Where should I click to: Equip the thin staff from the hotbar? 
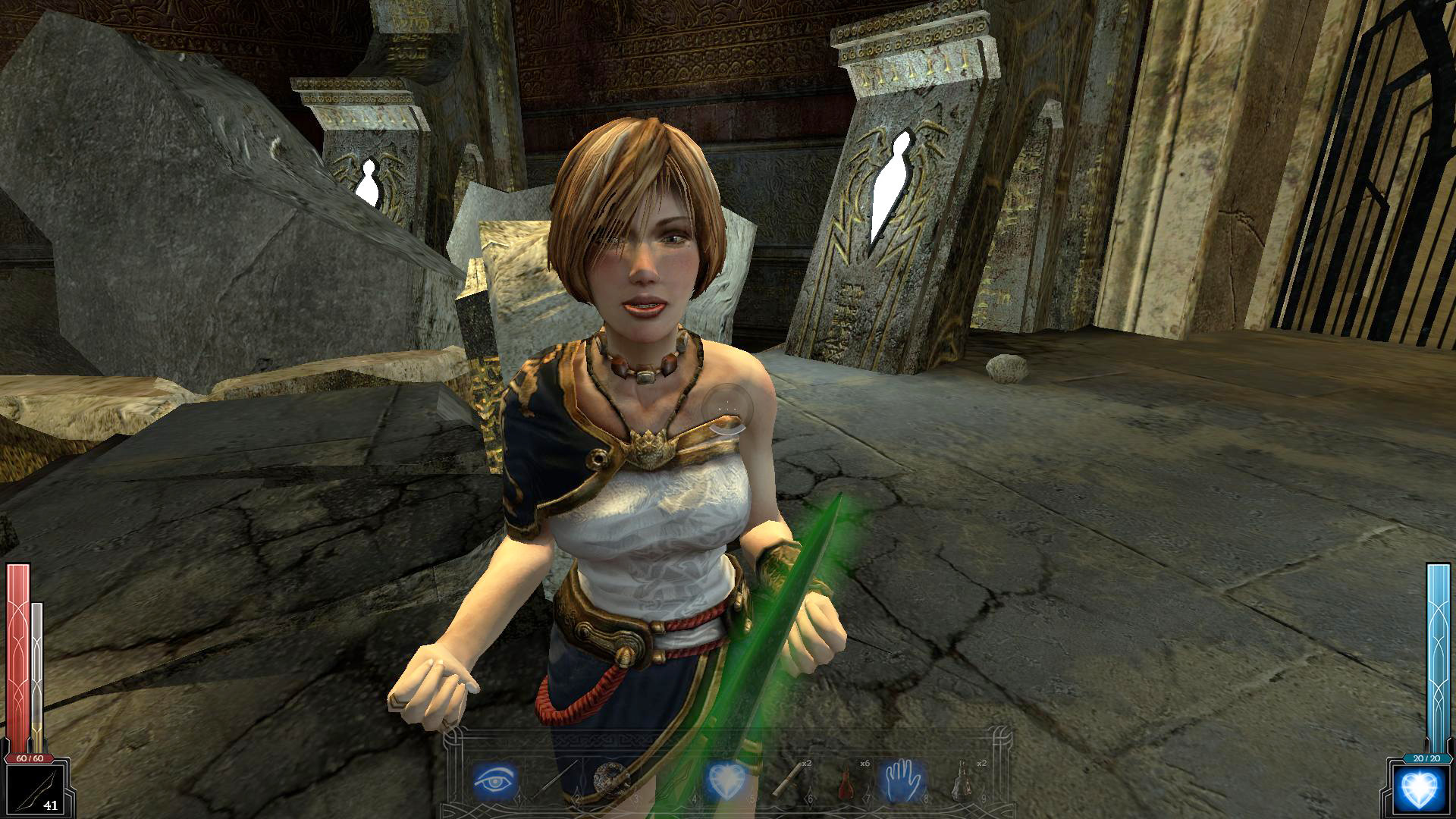pos(554,780)
